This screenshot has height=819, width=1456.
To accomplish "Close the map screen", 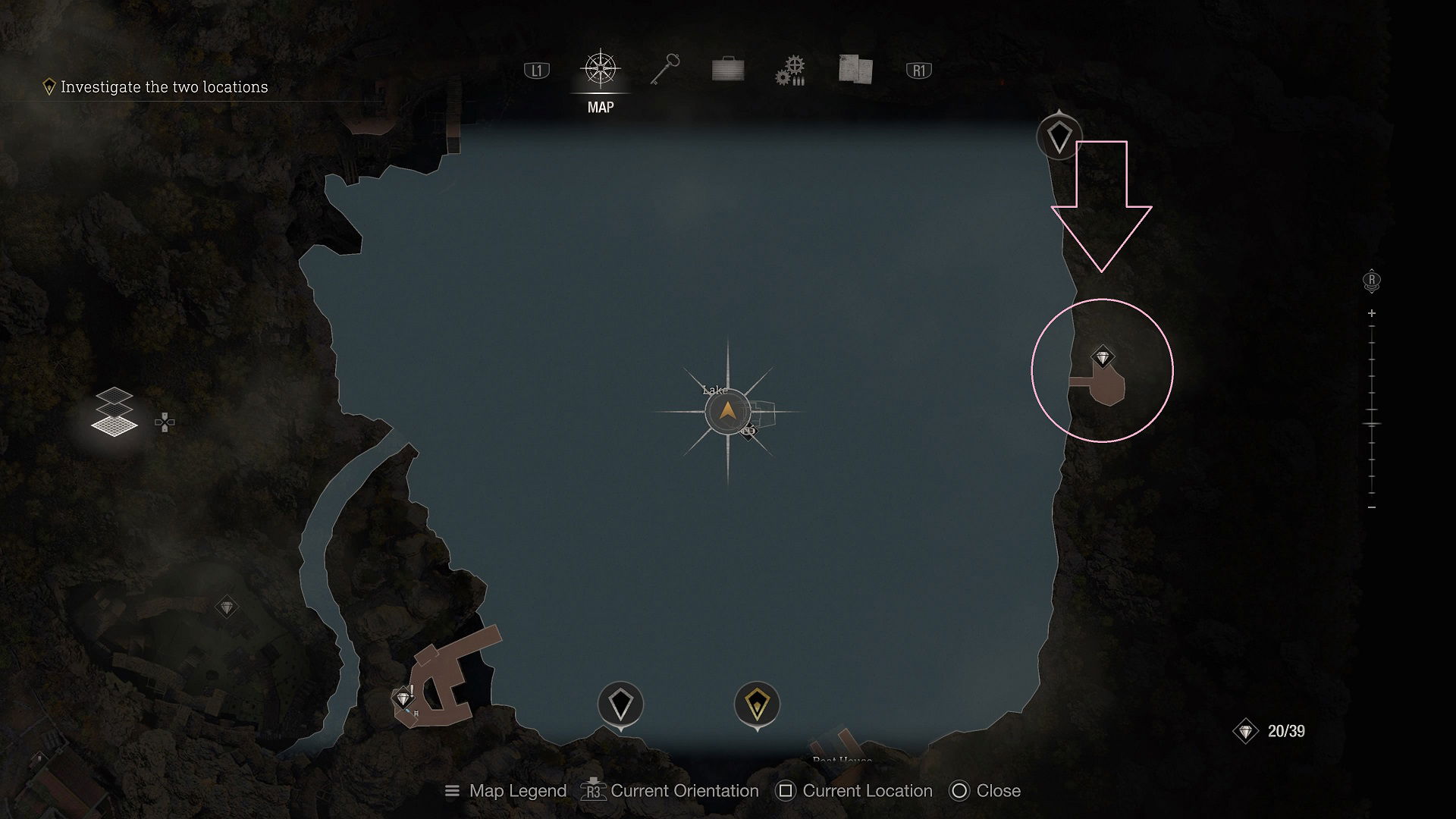I will [x=985, y=791].
